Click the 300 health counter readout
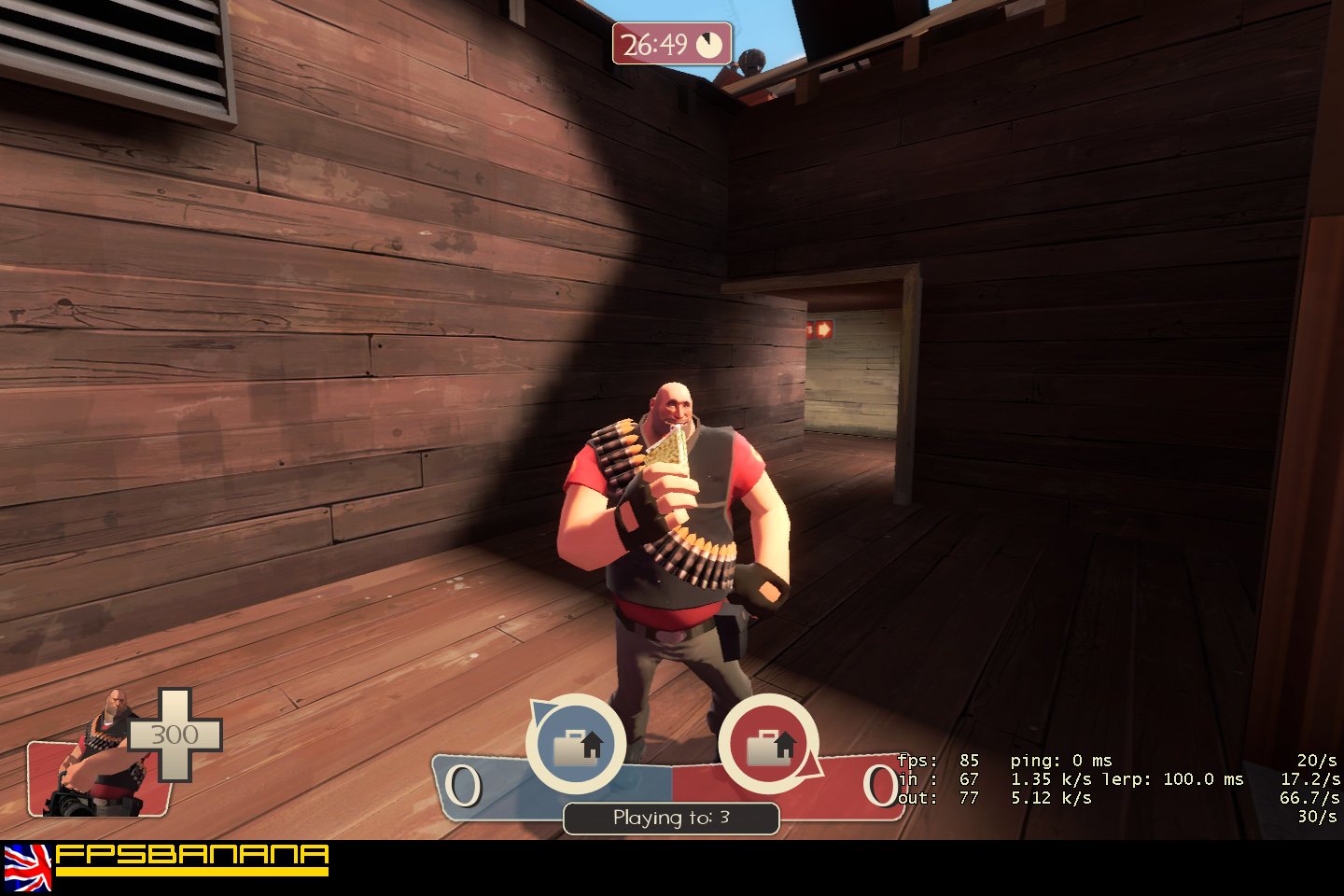 [x=174, y=735]
